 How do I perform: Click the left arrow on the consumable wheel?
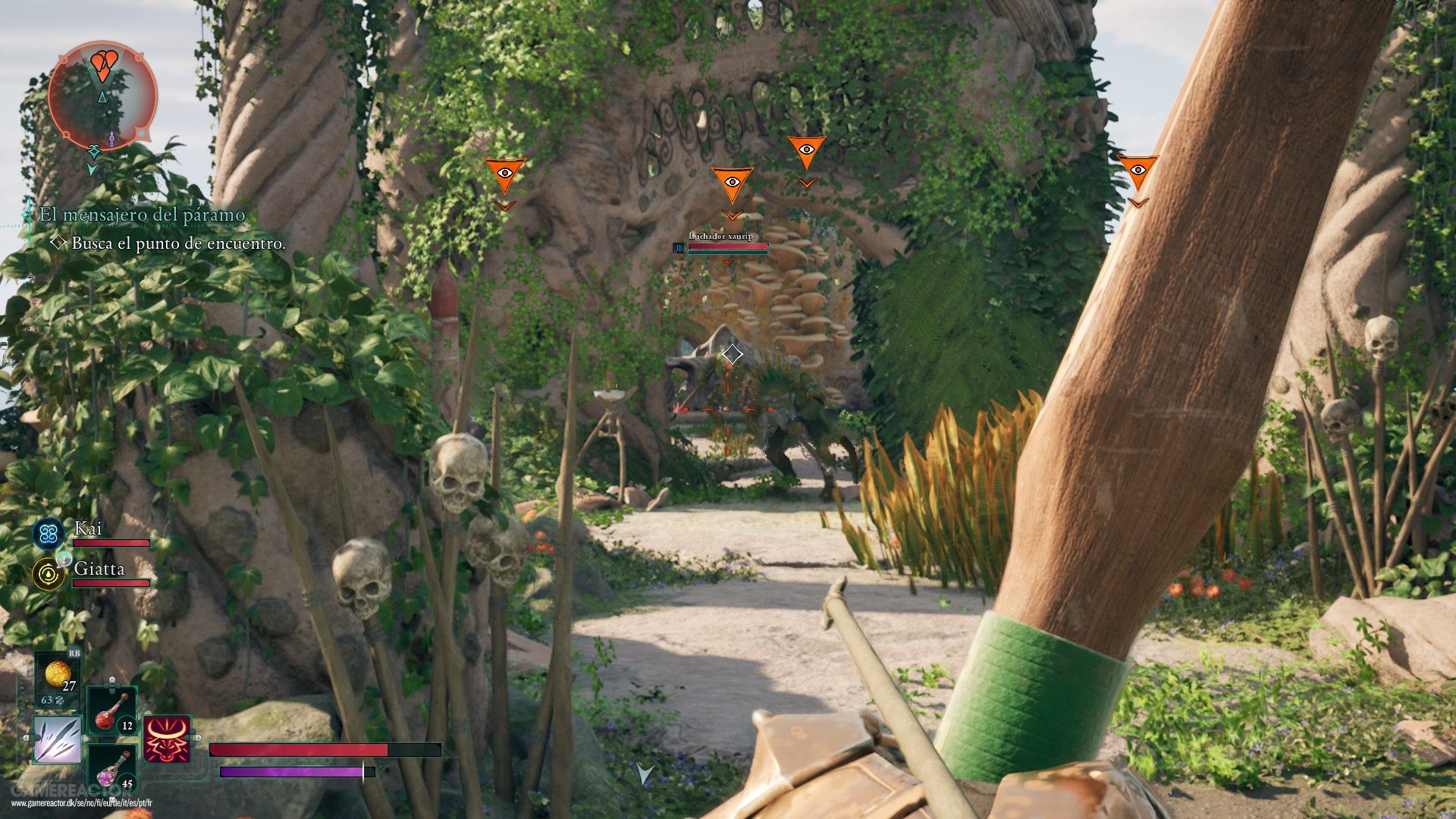pos(26,737)
